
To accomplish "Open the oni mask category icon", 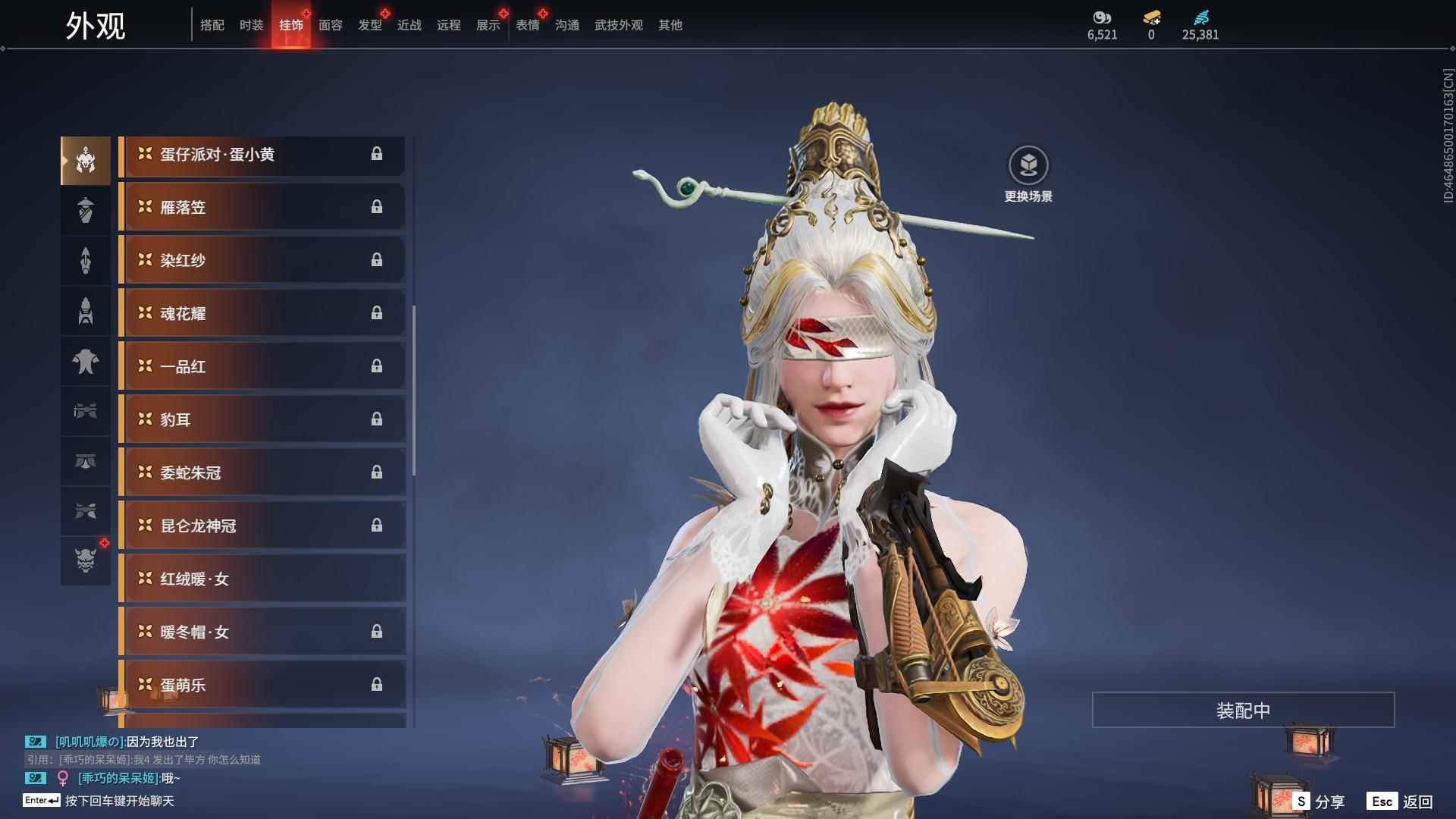I will 86,560.
